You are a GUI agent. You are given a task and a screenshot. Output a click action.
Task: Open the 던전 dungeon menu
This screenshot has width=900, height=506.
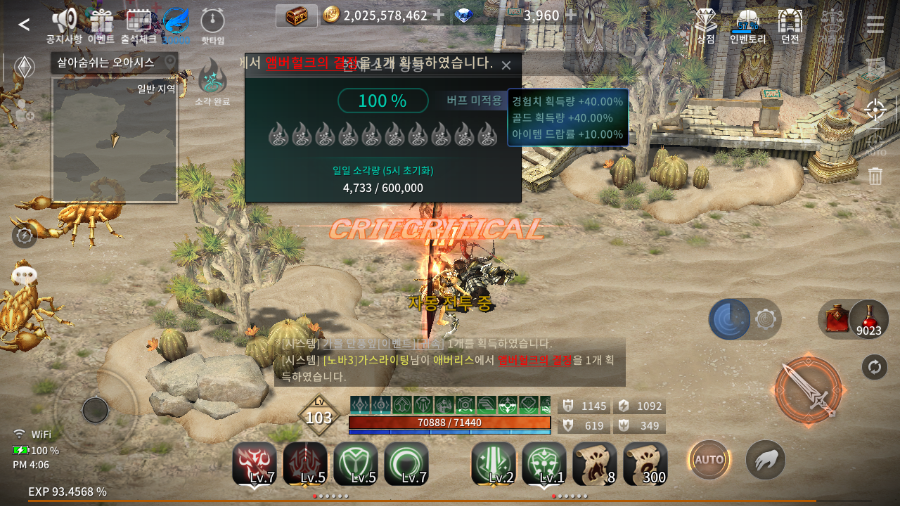click(790, 22)
